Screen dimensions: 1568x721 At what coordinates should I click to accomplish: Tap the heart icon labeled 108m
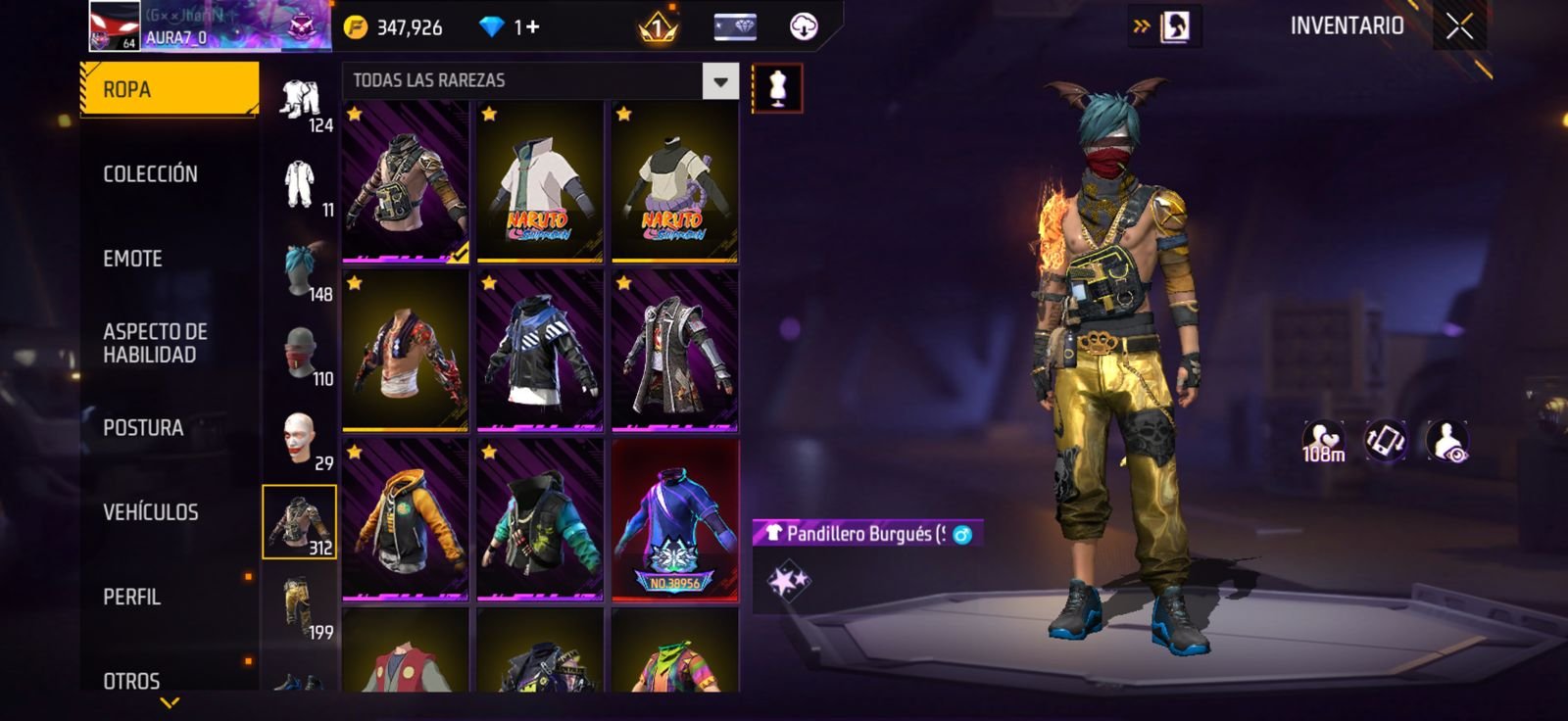coord(1323,441)
